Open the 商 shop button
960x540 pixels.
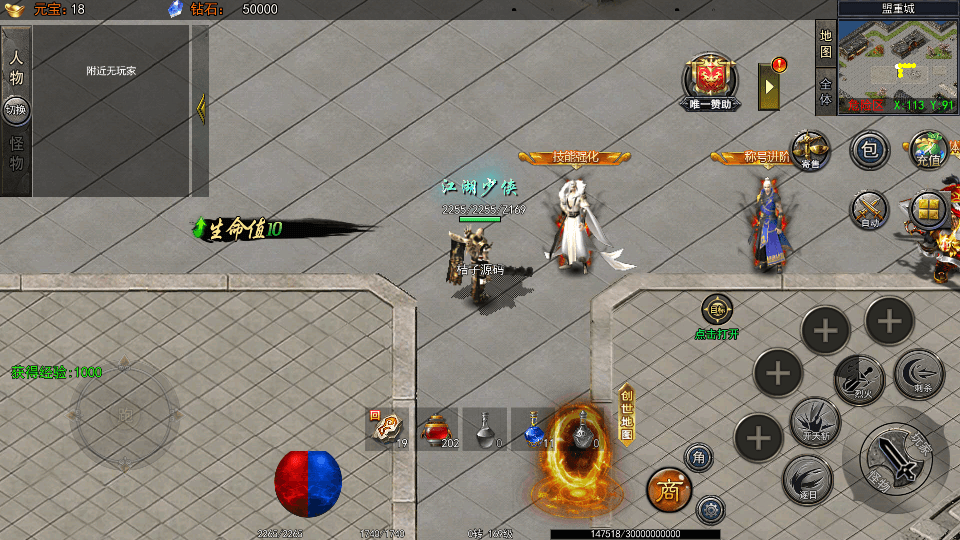(x=669, y=489)
